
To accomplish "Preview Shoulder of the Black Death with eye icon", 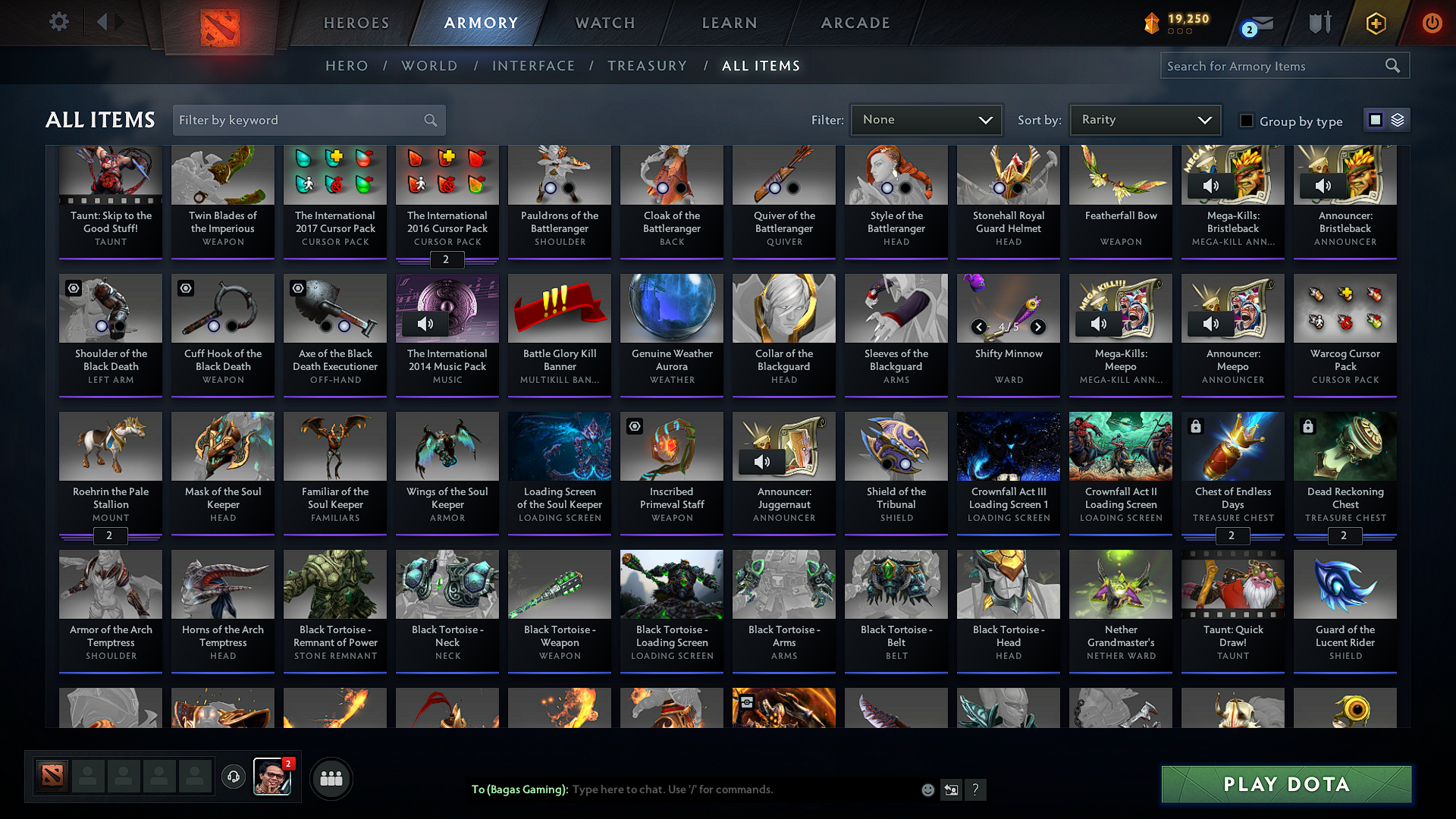I will pos(74,288).
